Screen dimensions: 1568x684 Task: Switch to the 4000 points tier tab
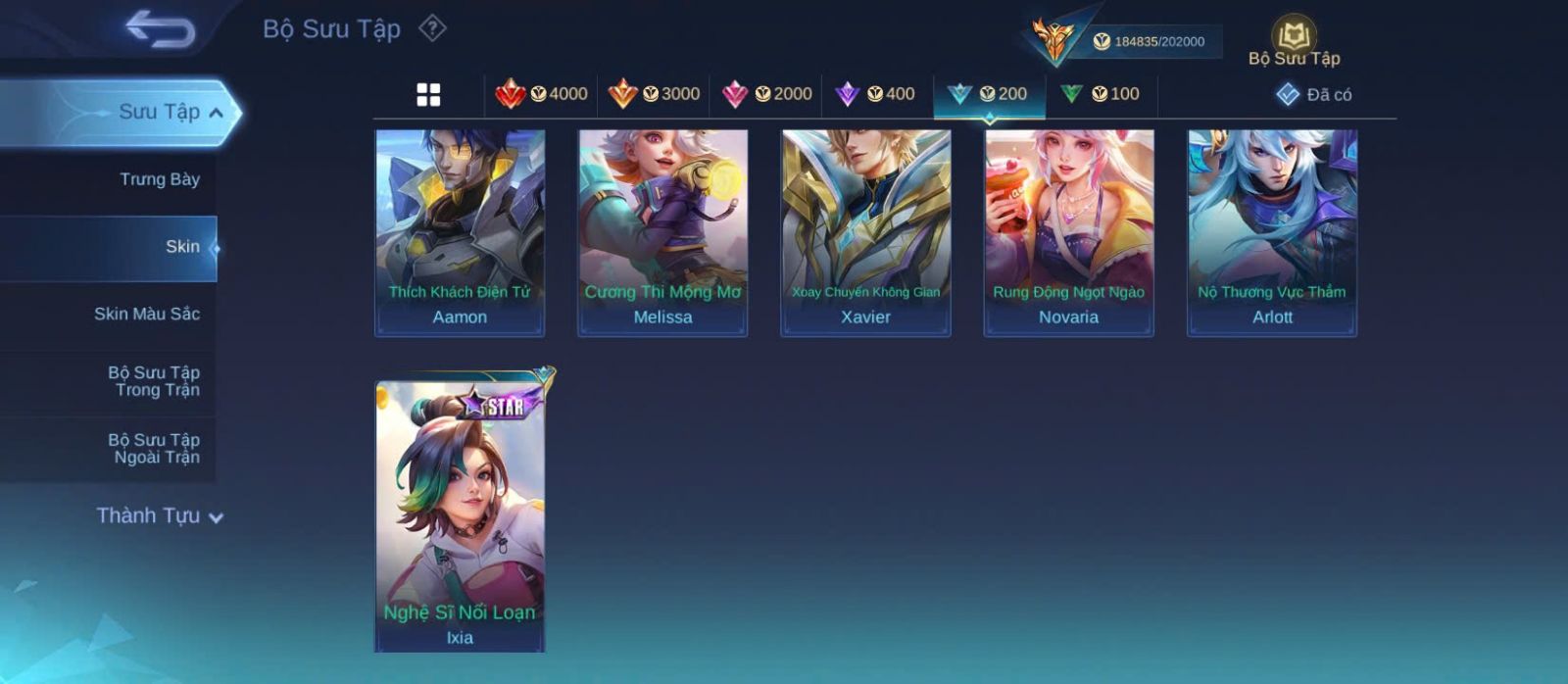coord(542,94)
